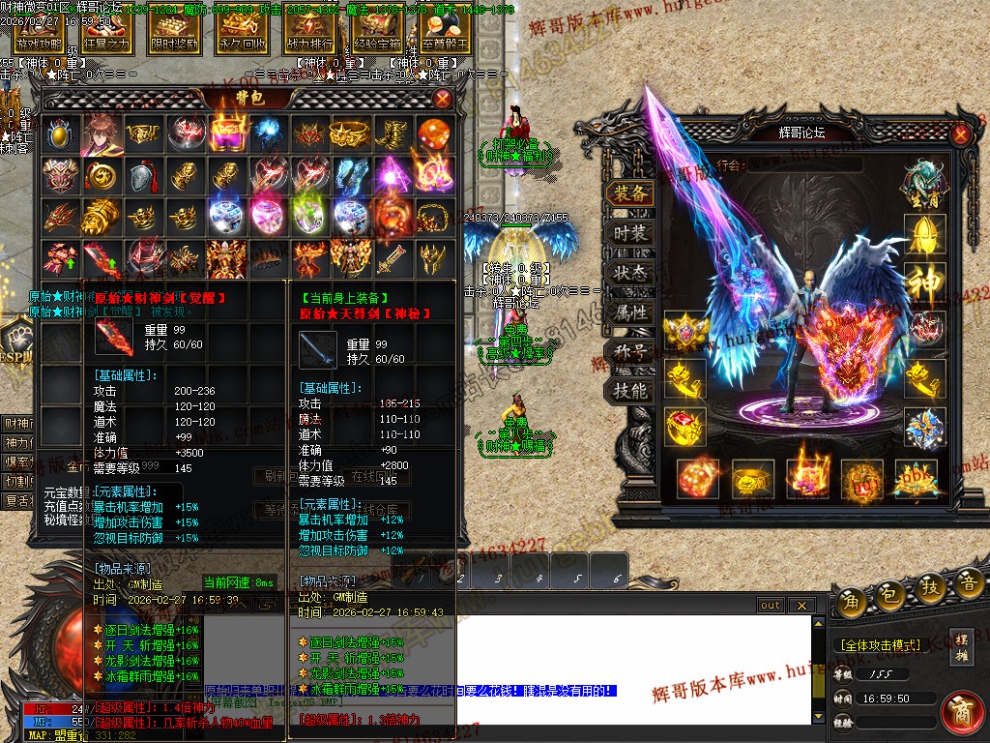This screenshot has width=990, height=743.
Task: Select the 称号 title tab
Action: point(630,352)
